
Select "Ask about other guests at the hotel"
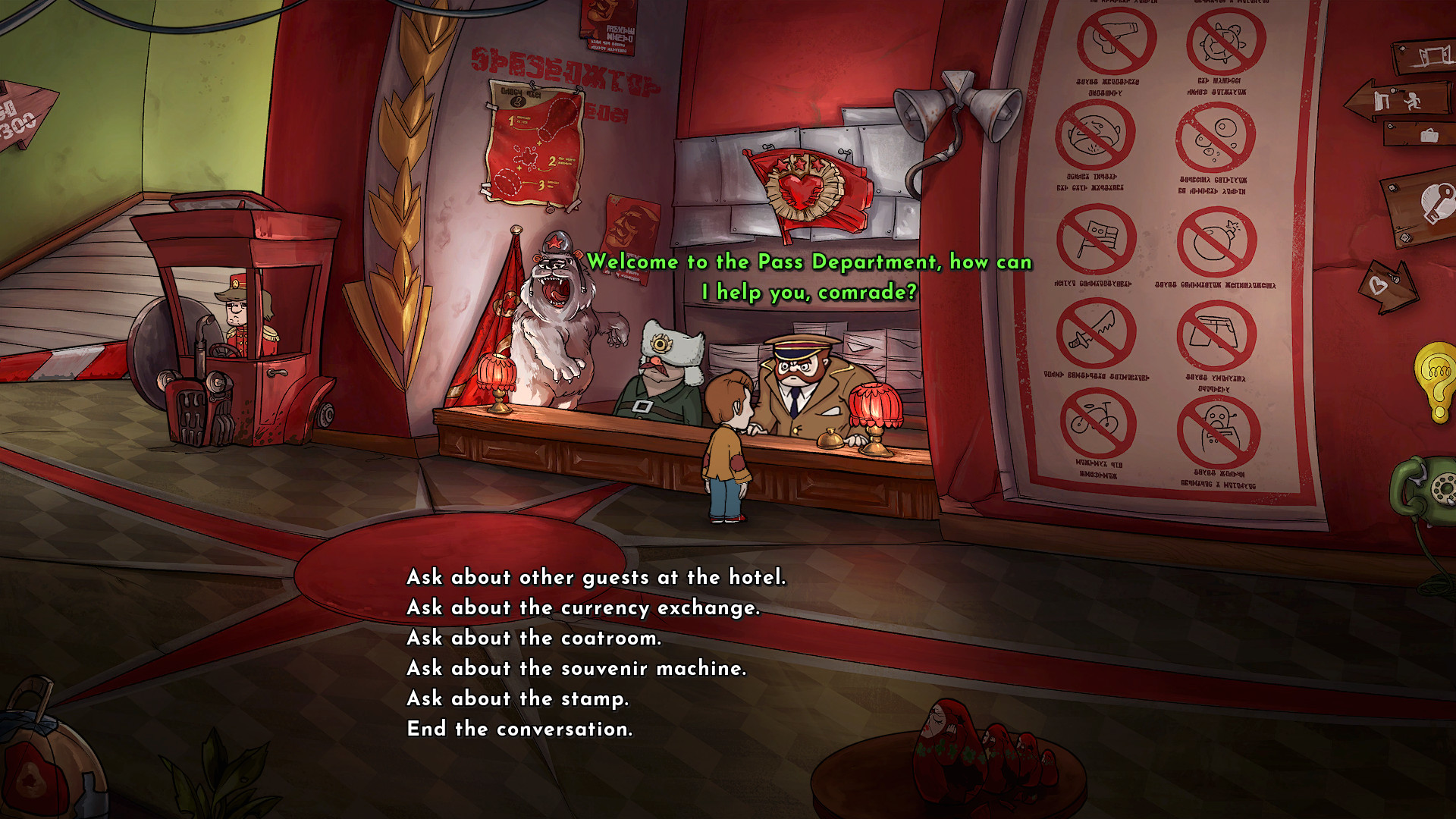596,577
